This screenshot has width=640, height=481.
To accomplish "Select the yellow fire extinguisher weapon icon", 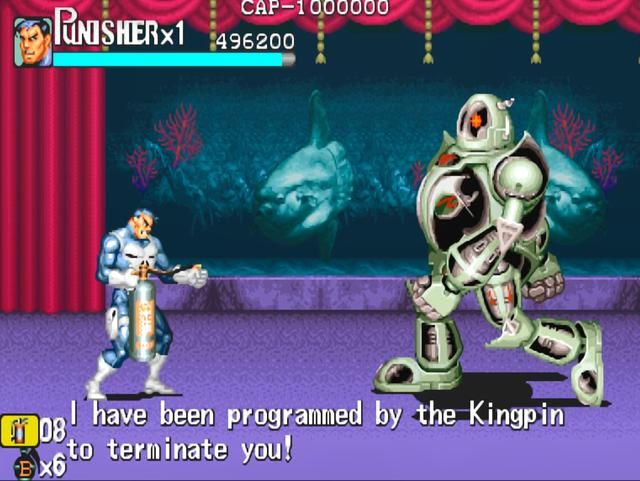I will point(19,431).
